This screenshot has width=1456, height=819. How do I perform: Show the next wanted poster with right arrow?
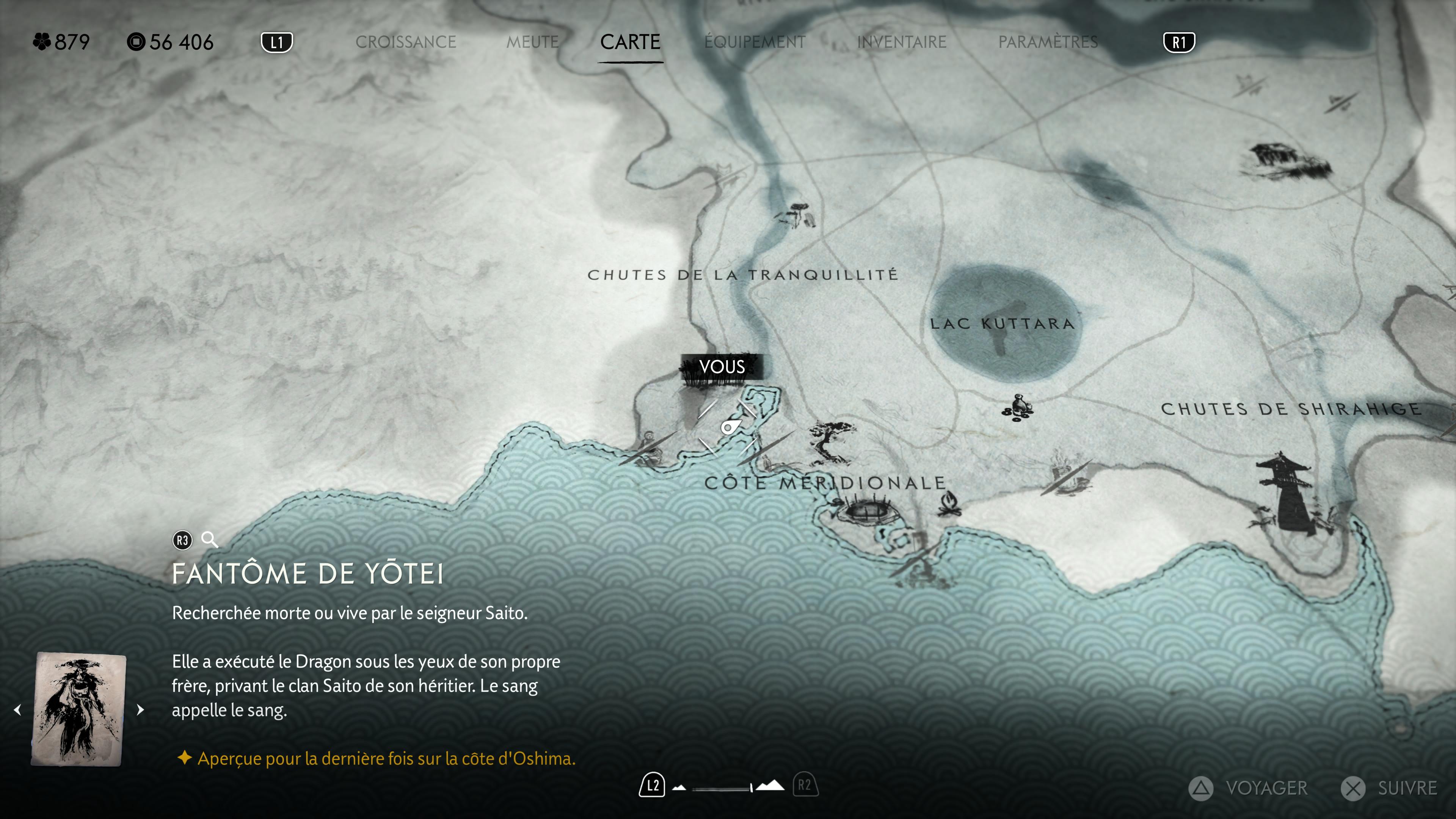pos(141,709)
